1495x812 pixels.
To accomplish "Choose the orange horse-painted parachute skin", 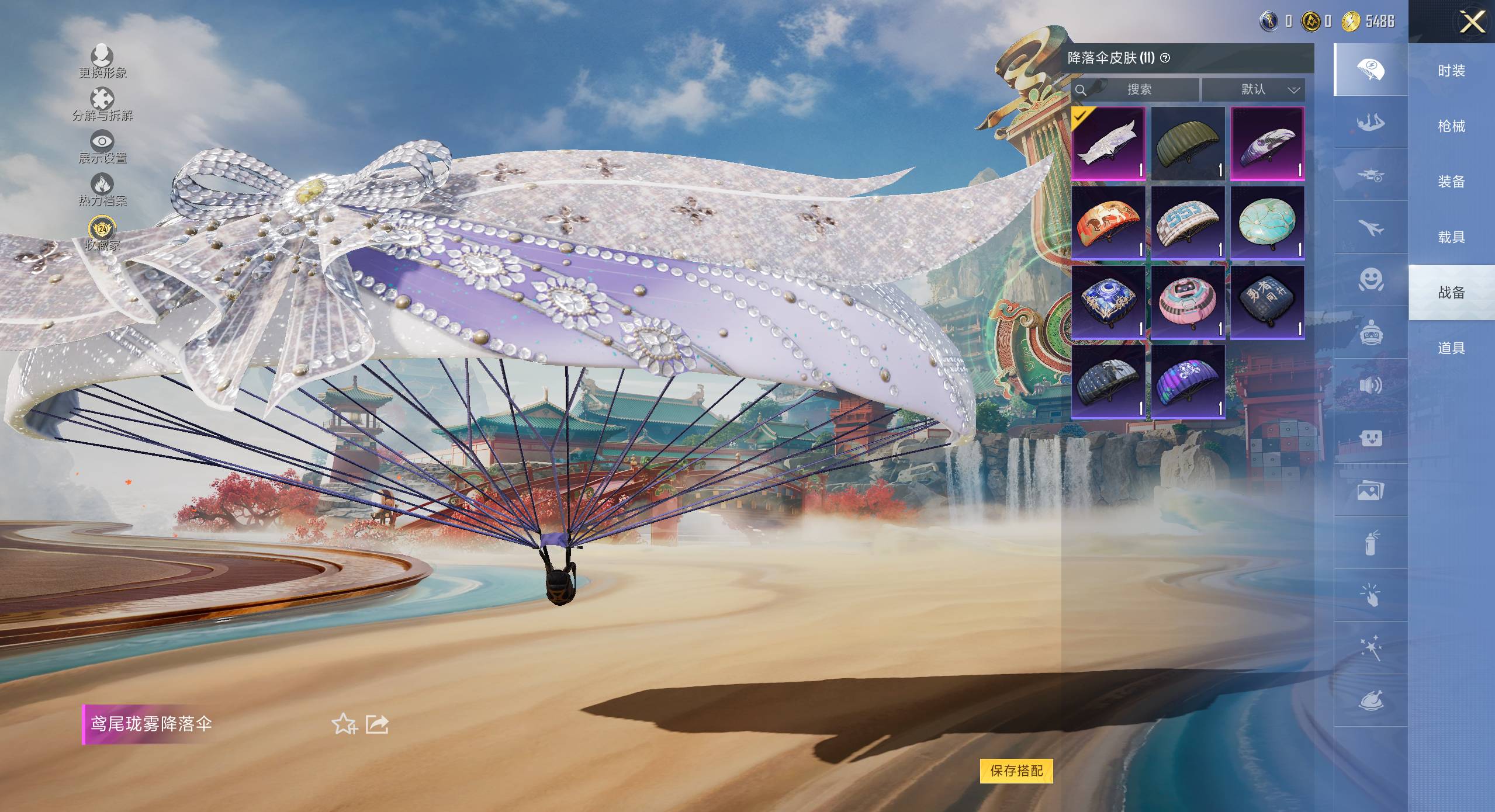I will click(x=1108, y=223).
